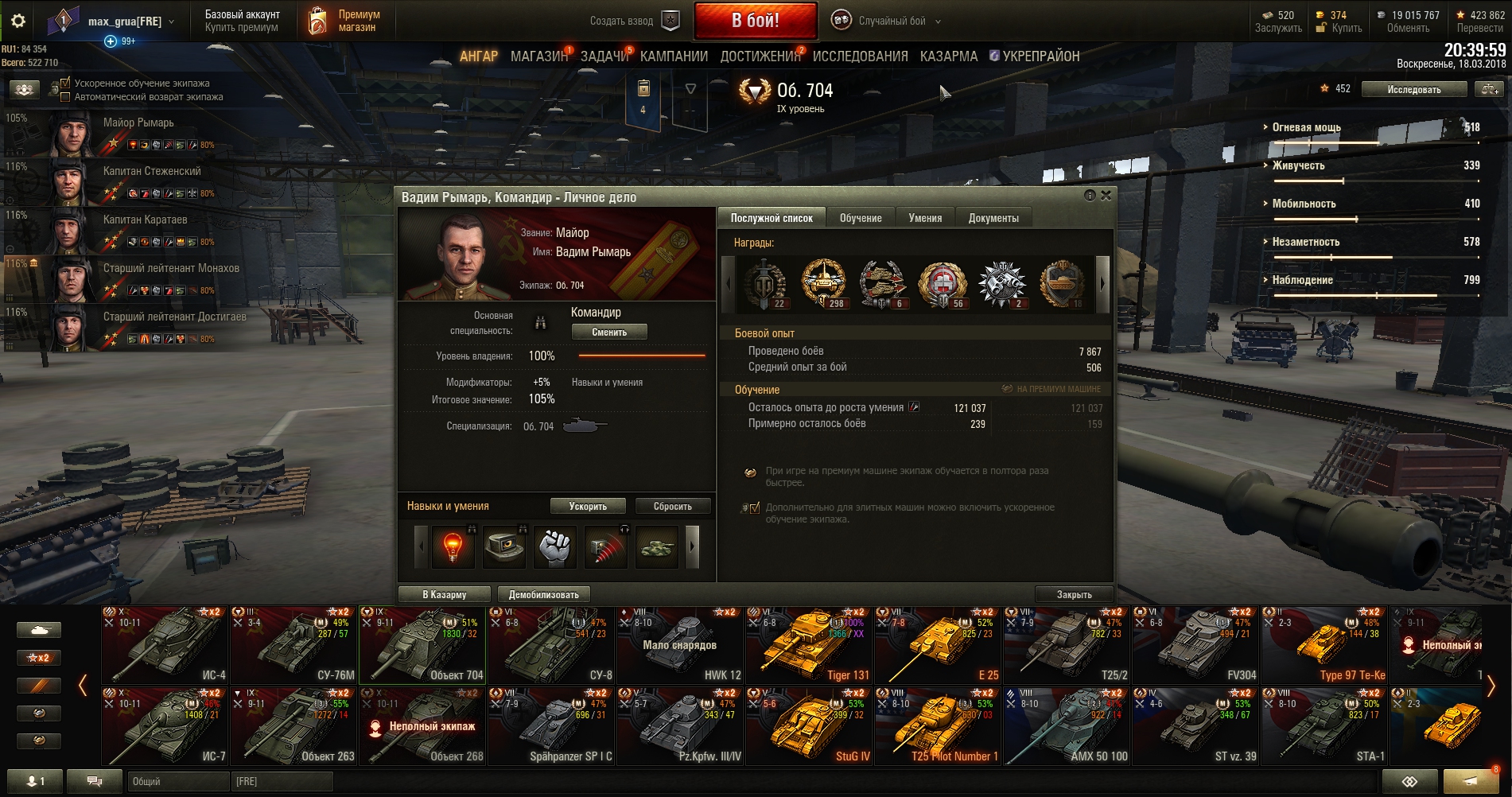Start battle with the red В бой! button
1512x797 pixels.
tap(755, 21)
